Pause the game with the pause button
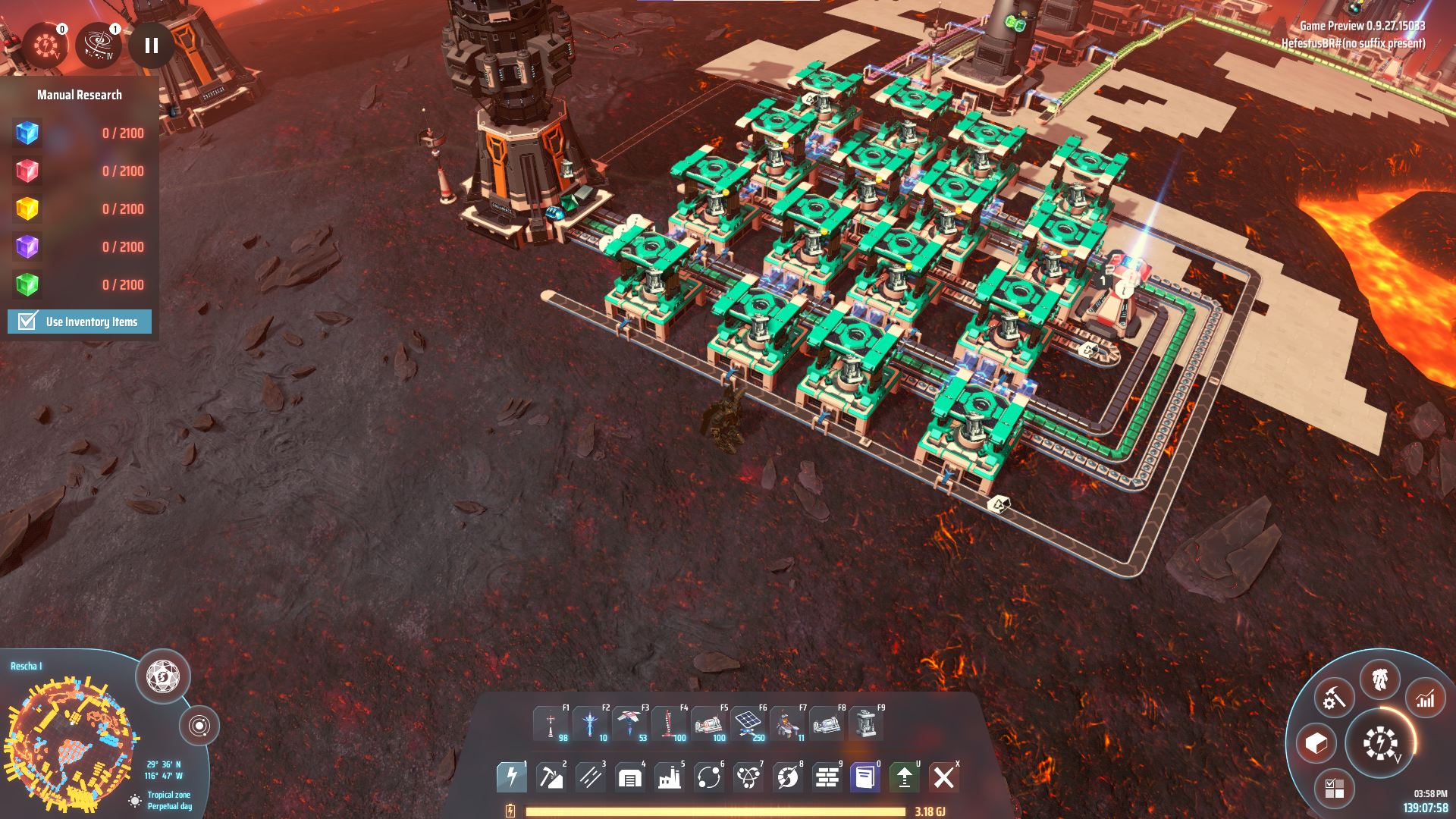 coord(152,45)
